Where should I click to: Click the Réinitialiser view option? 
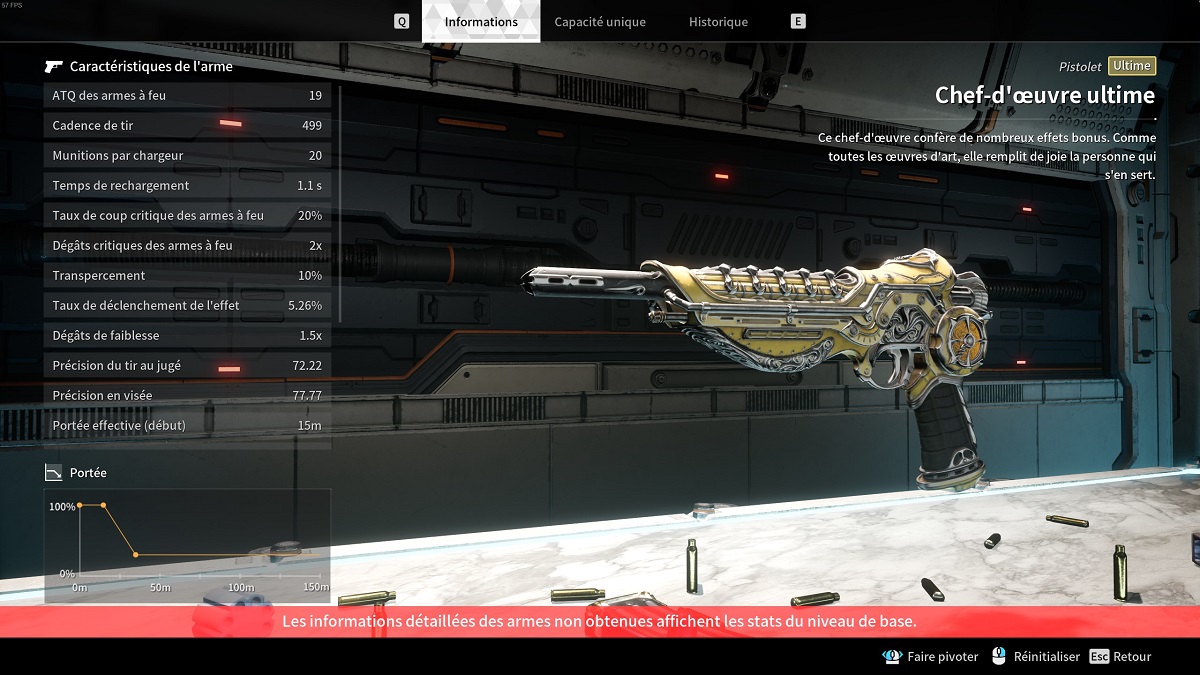[x=1036, y=657]
